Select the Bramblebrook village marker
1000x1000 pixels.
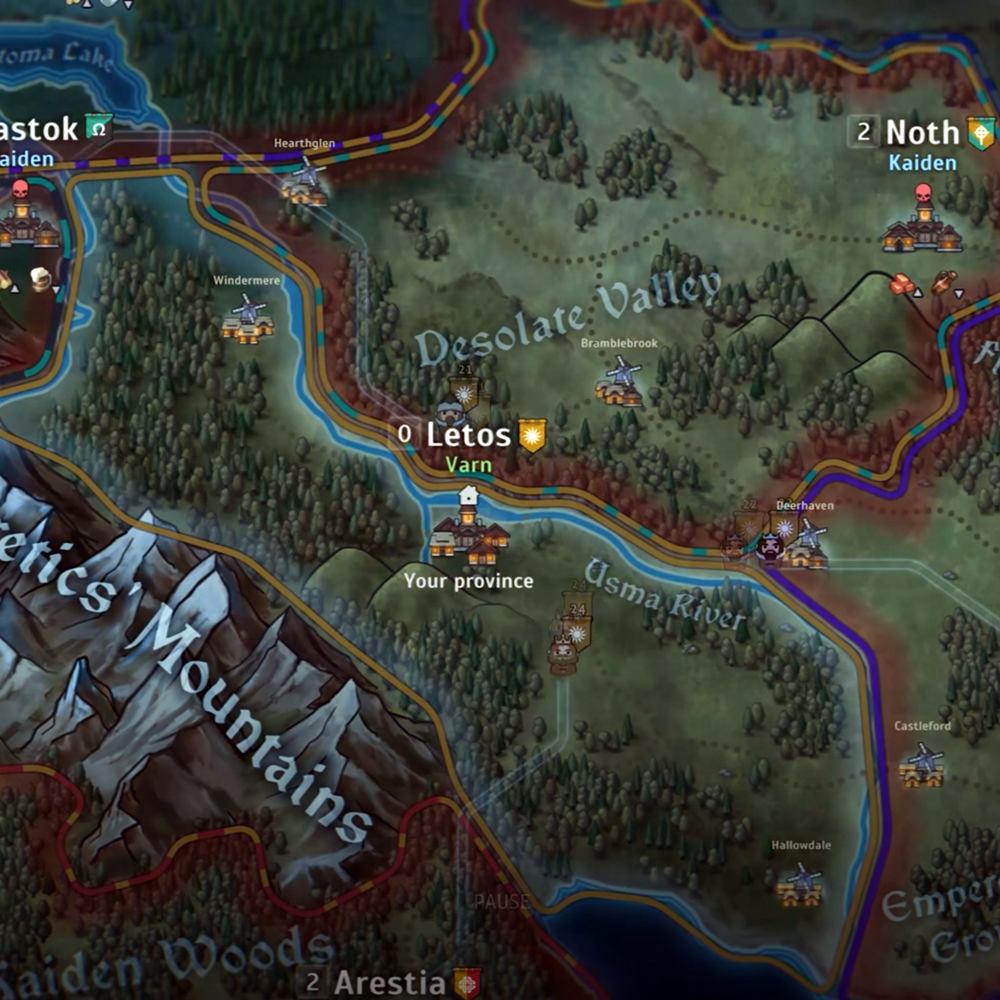click(620, 381)
